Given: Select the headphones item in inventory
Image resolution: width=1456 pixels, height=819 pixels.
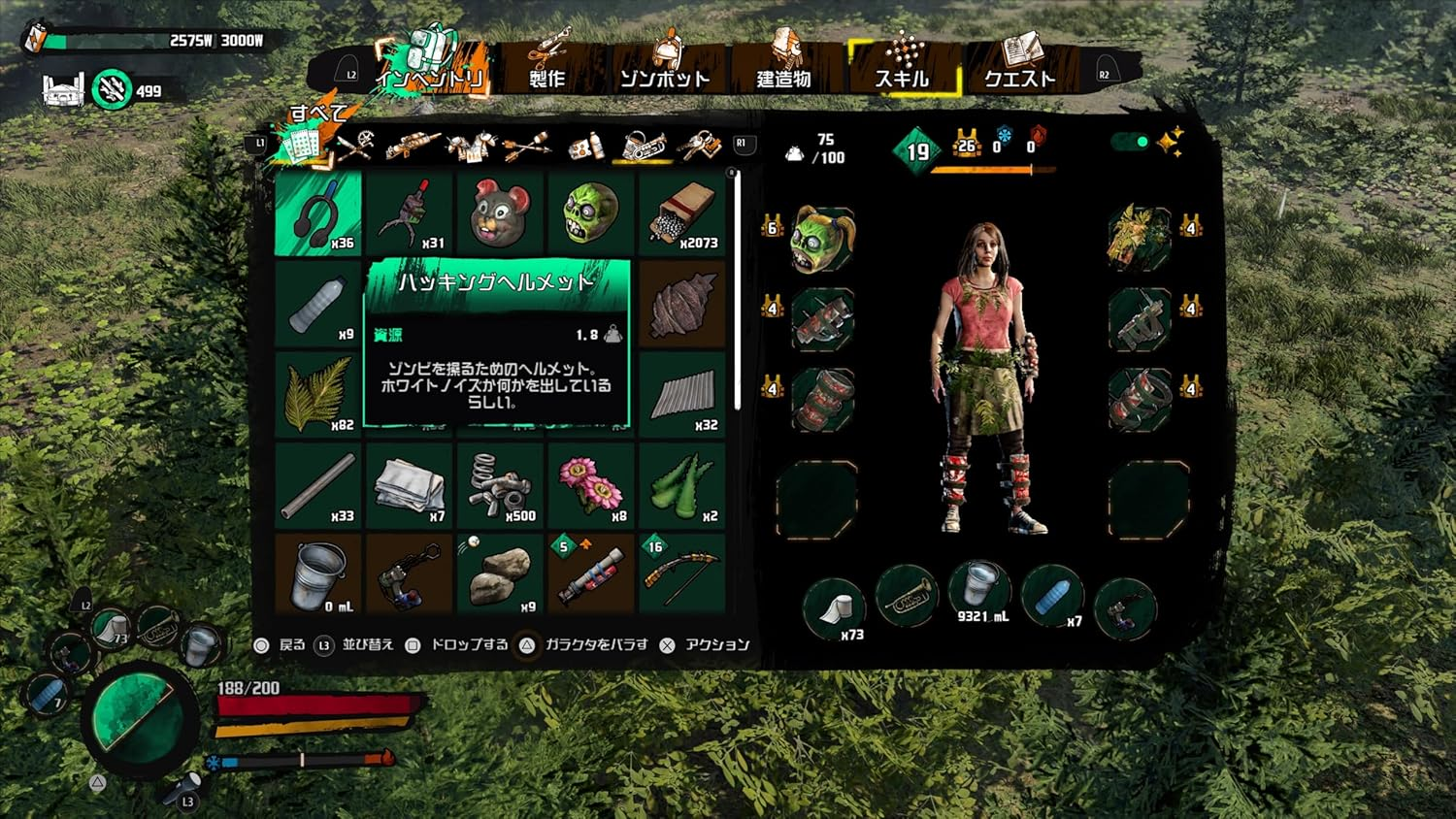Looking at the screenshot, I should (314, 212).
